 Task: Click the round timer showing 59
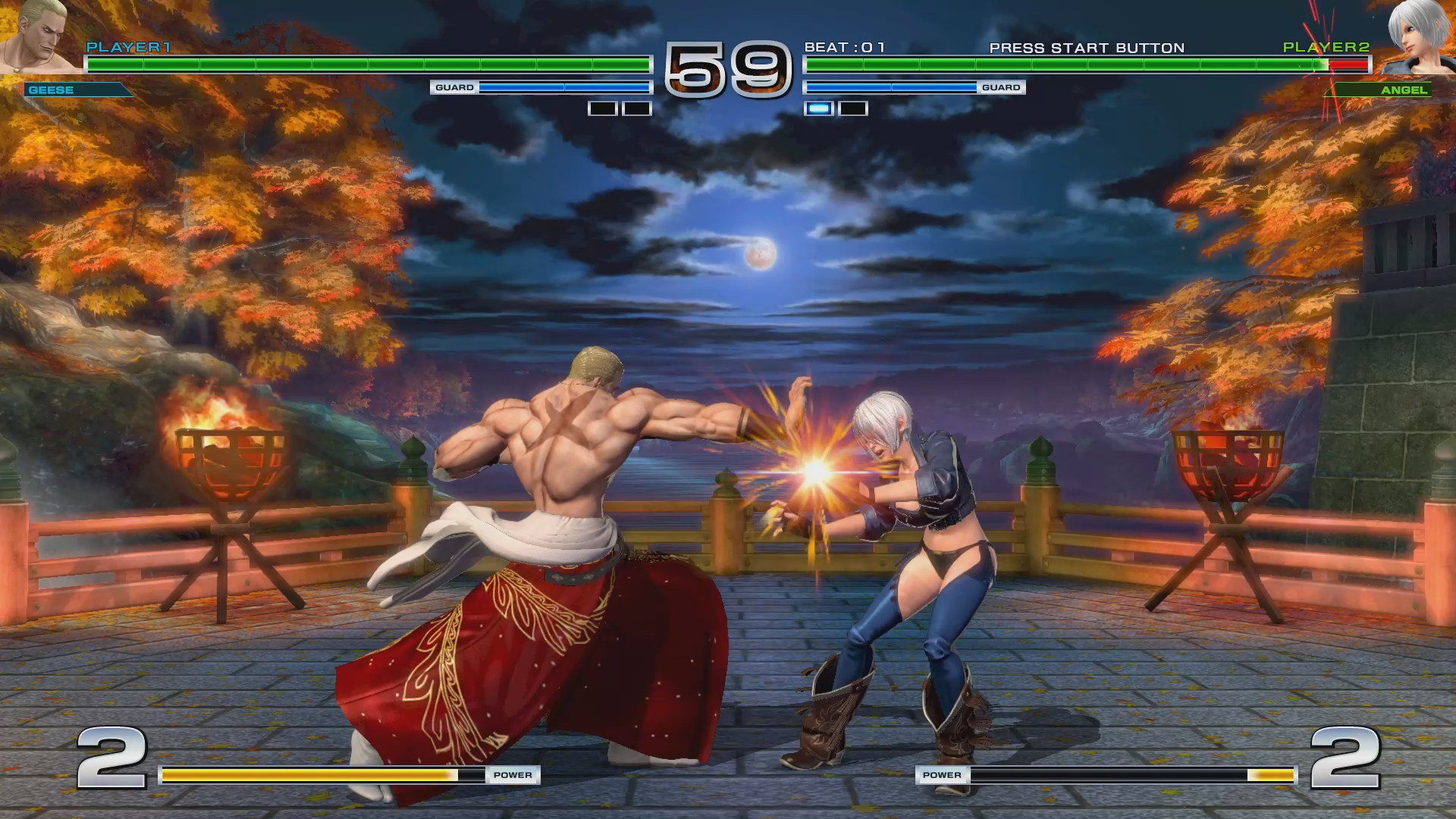(x=726, y=68)
